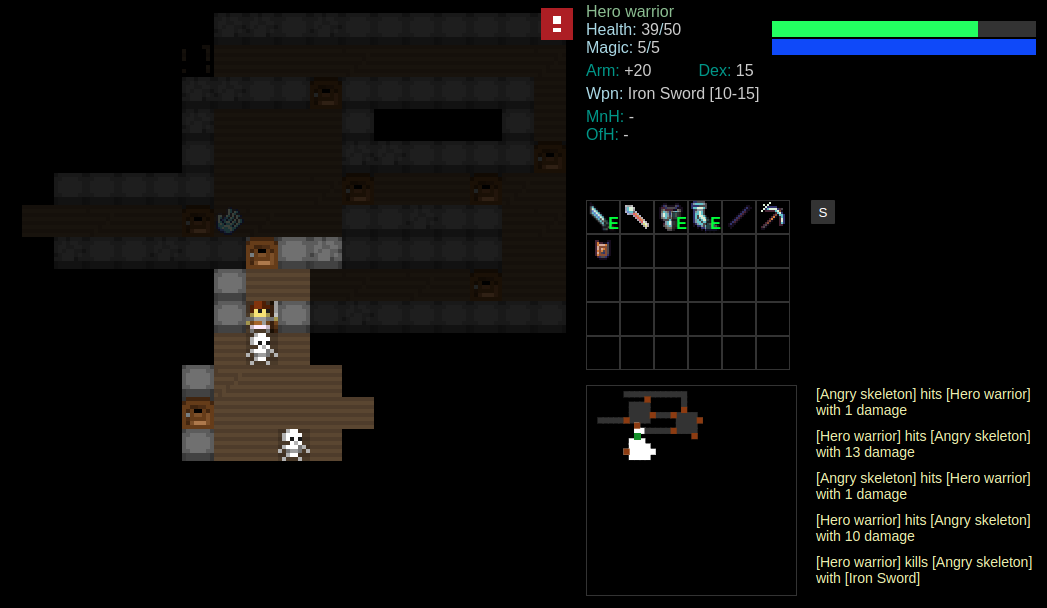Choose the magic wand in inventory
The height and width of the screenshot is (608, 1047).
pos(637,217)
